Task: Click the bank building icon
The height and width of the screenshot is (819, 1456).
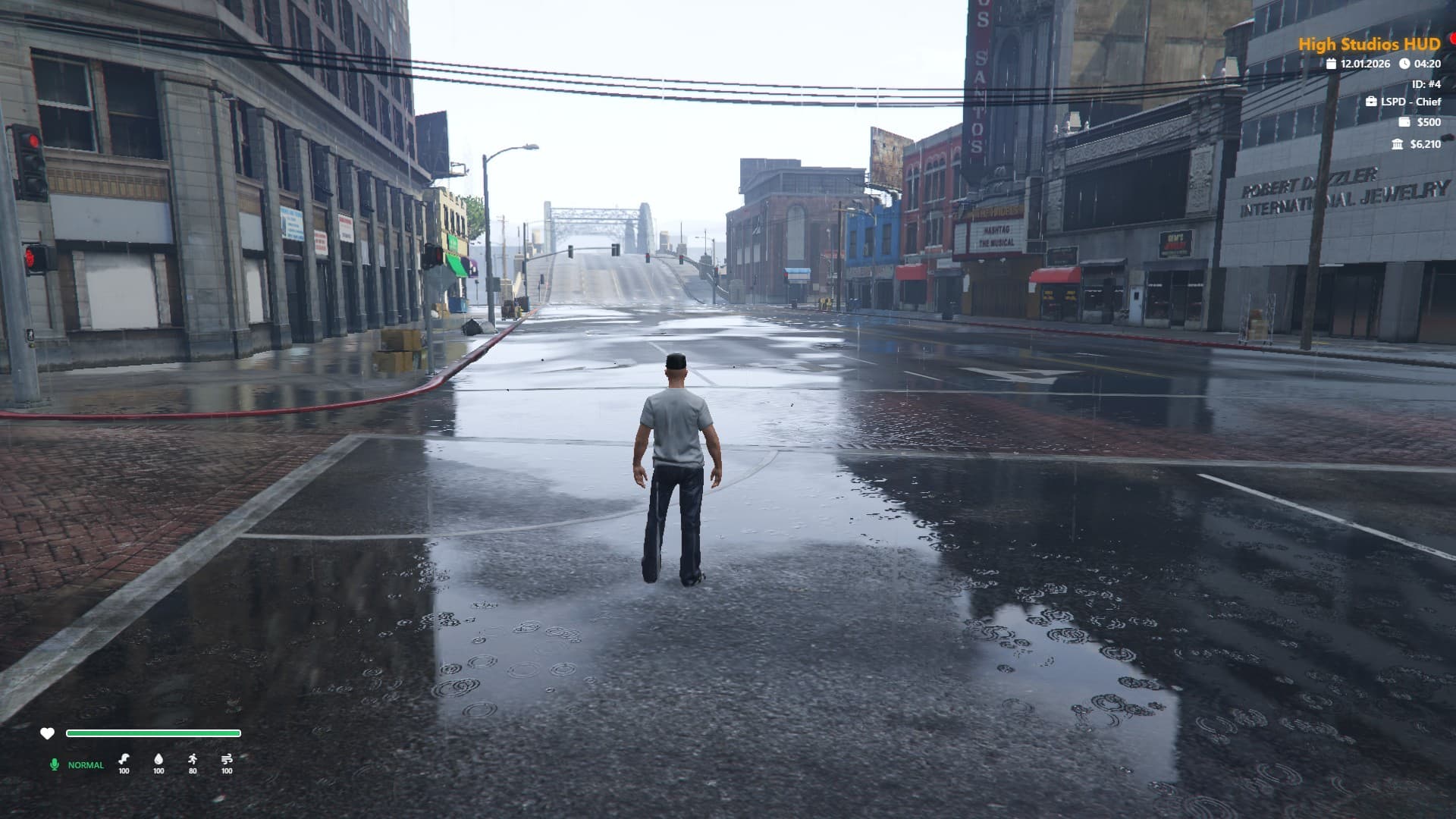Action: point(1398,144)
